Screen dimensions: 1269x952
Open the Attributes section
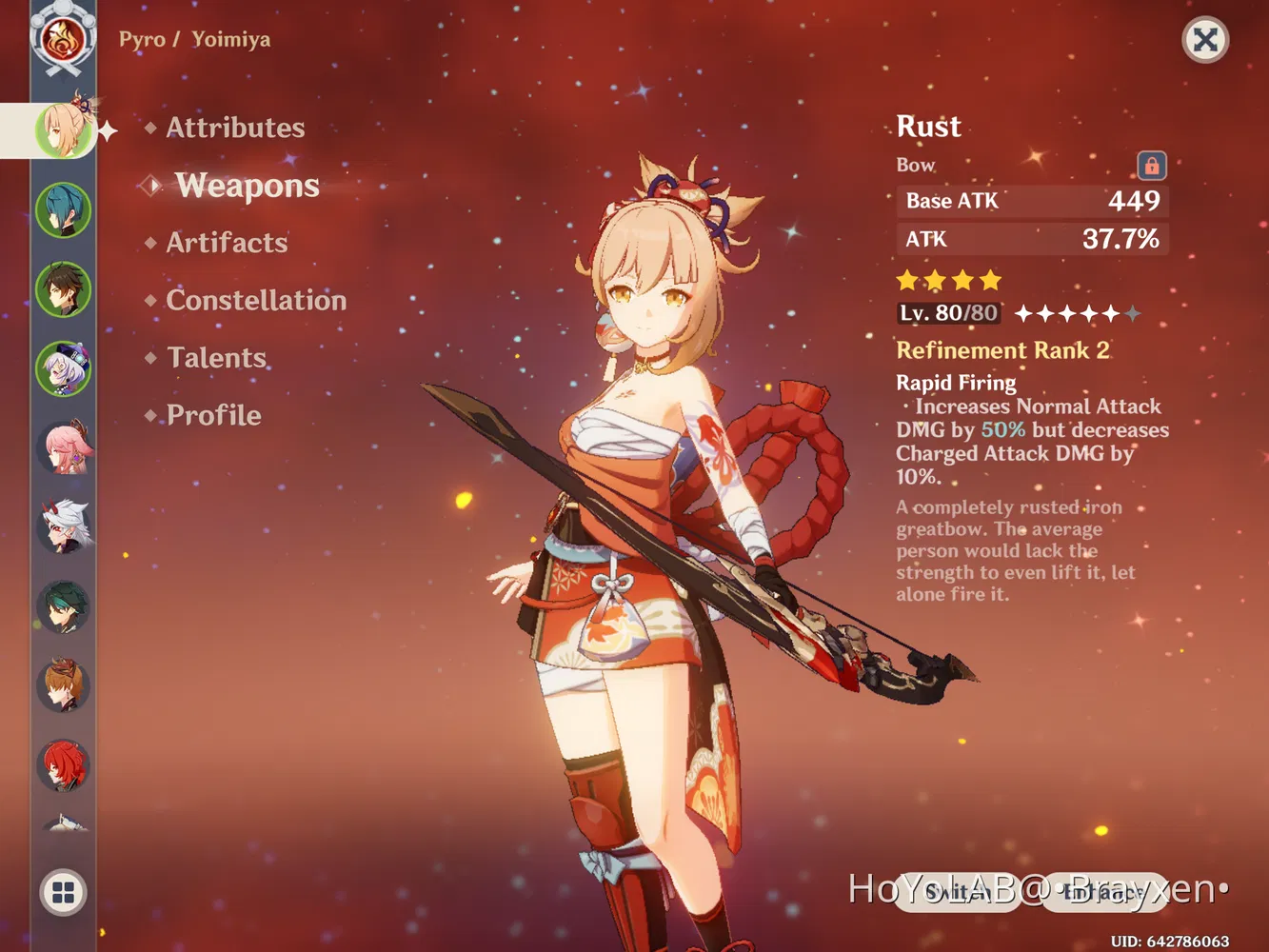coord(234,128)
